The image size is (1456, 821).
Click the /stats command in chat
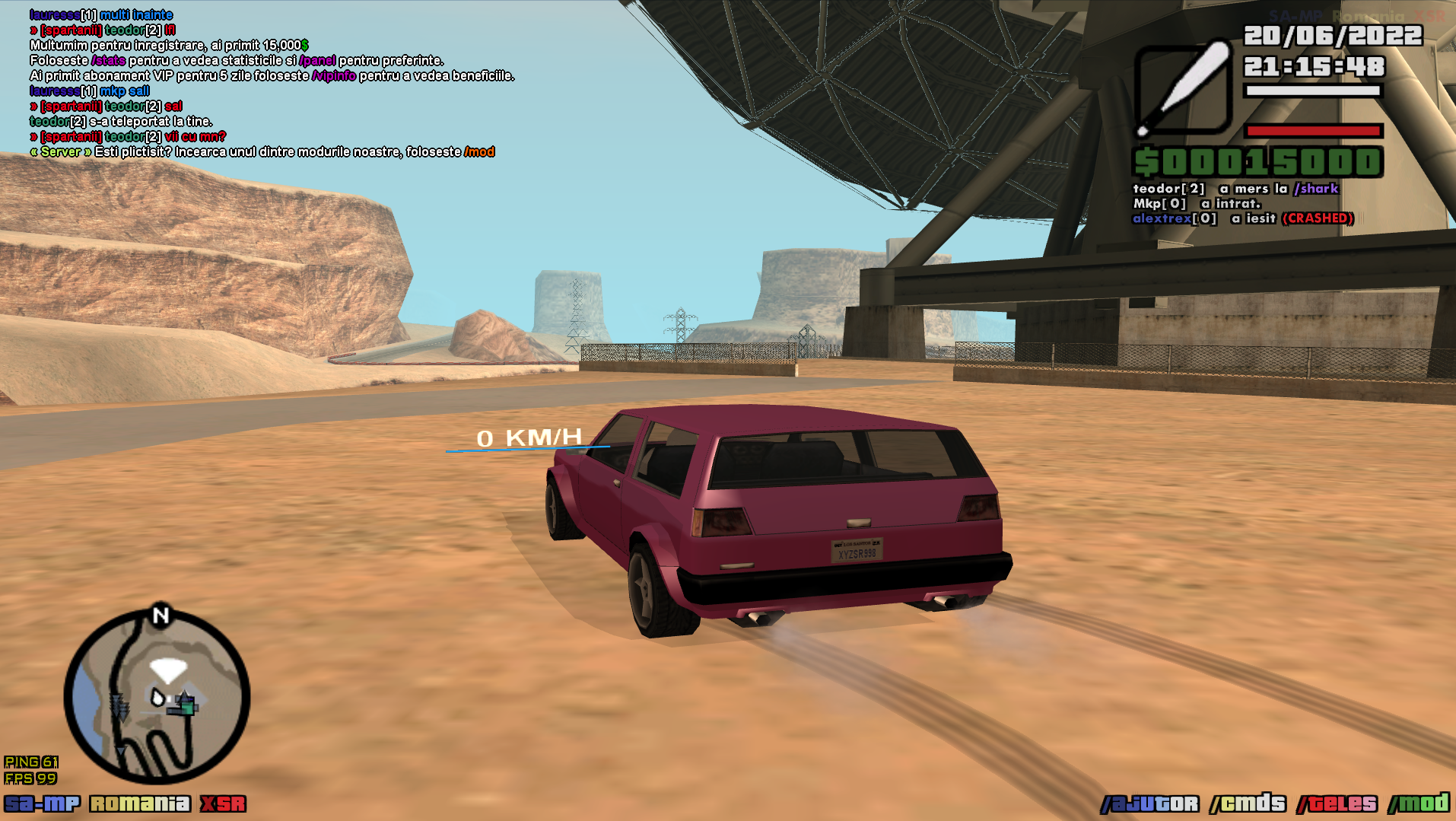pyautogui.click(x=108, y=61)
